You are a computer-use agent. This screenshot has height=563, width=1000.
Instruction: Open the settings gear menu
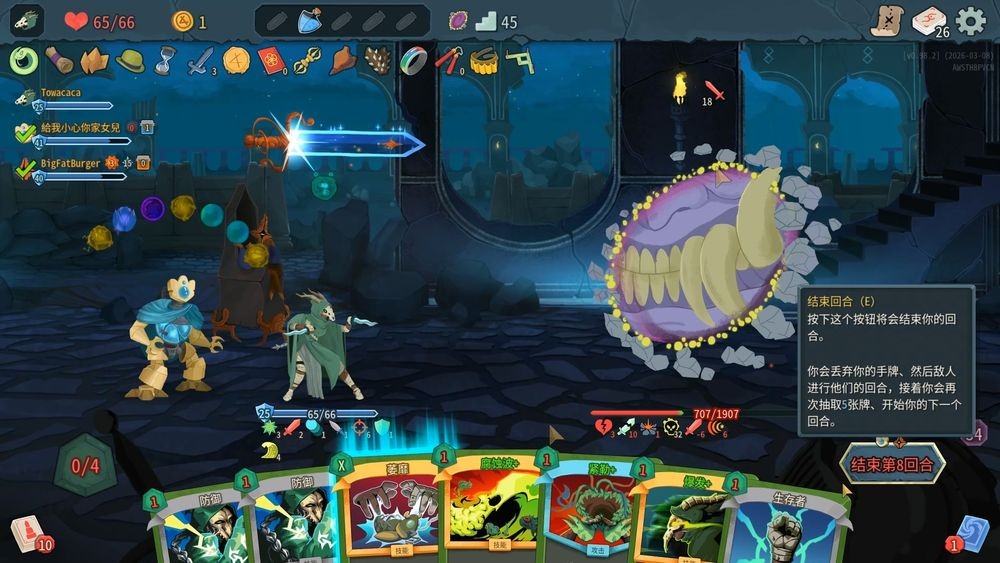tap(970, 21)
